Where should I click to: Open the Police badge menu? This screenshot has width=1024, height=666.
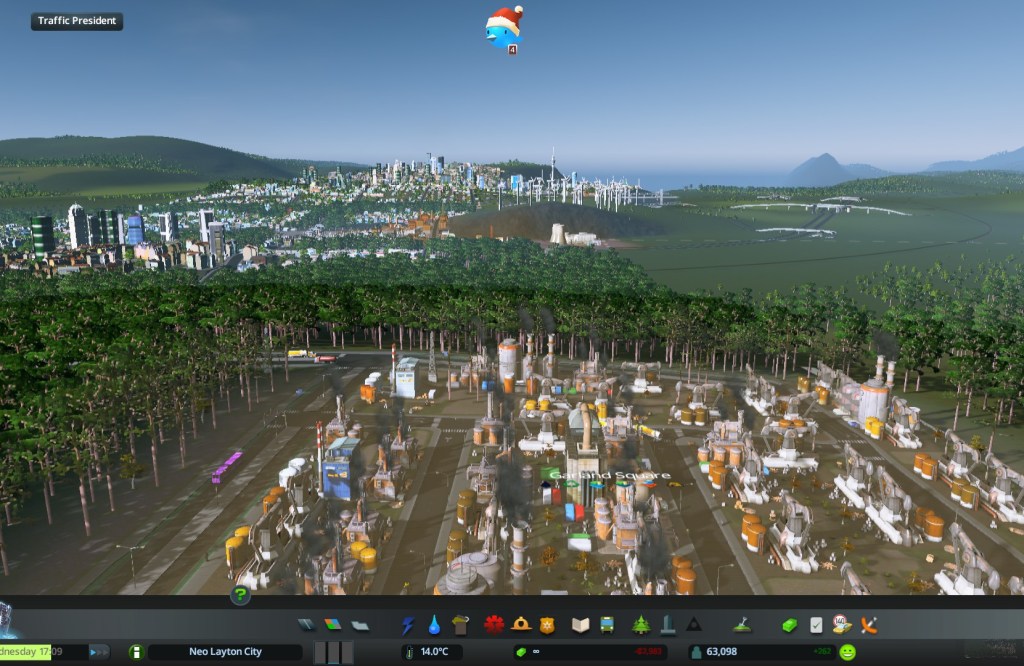(546, 625)
